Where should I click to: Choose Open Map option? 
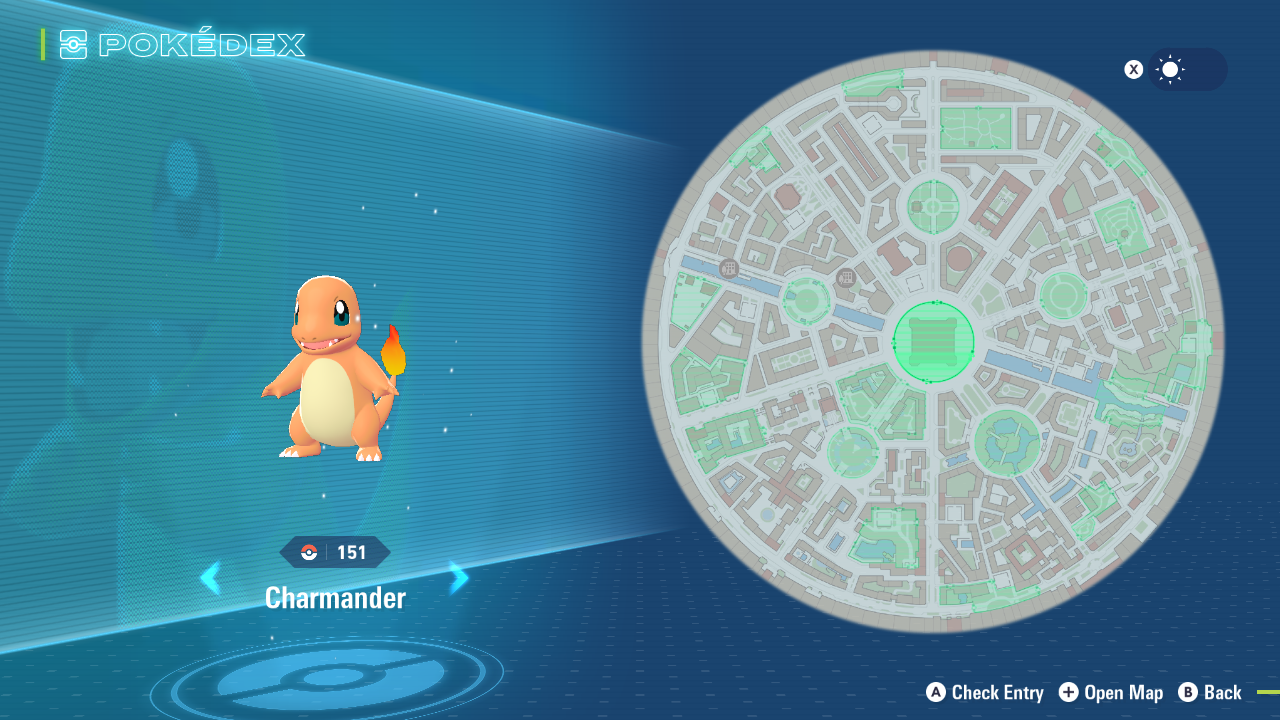[x=1111, y=692]
